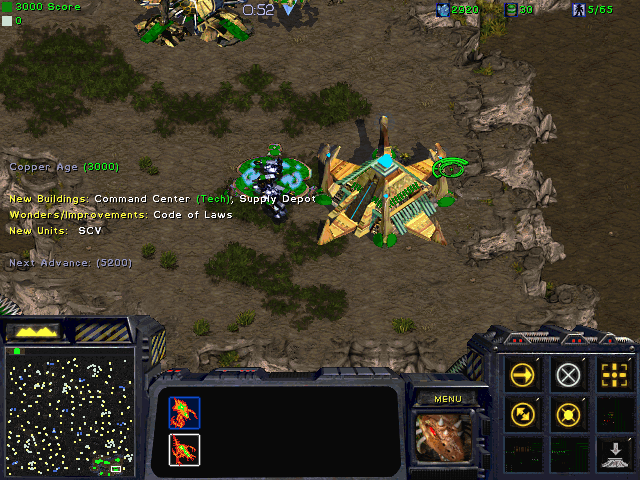Click on the minimap
This screenshot has width=640, height=480.
click(68, 409)
